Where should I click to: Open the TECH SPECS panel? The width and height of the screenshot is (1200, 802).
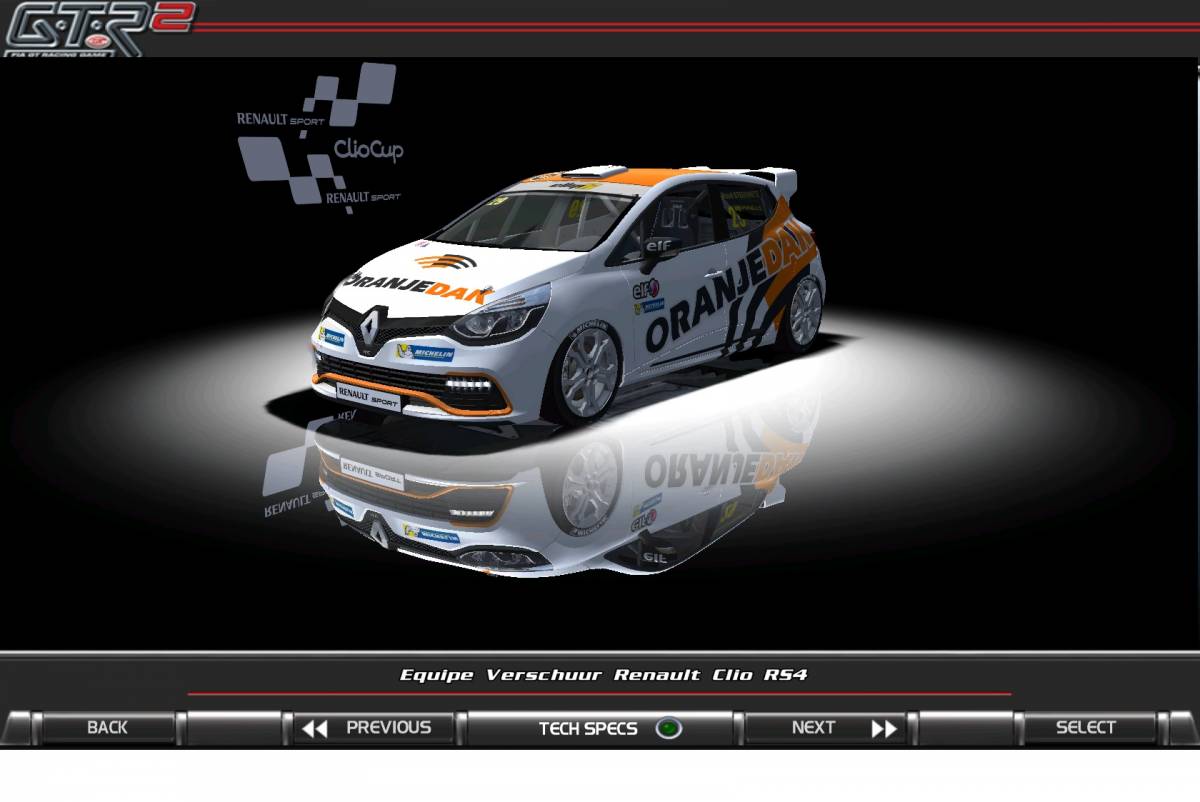[x=600, y=728]
